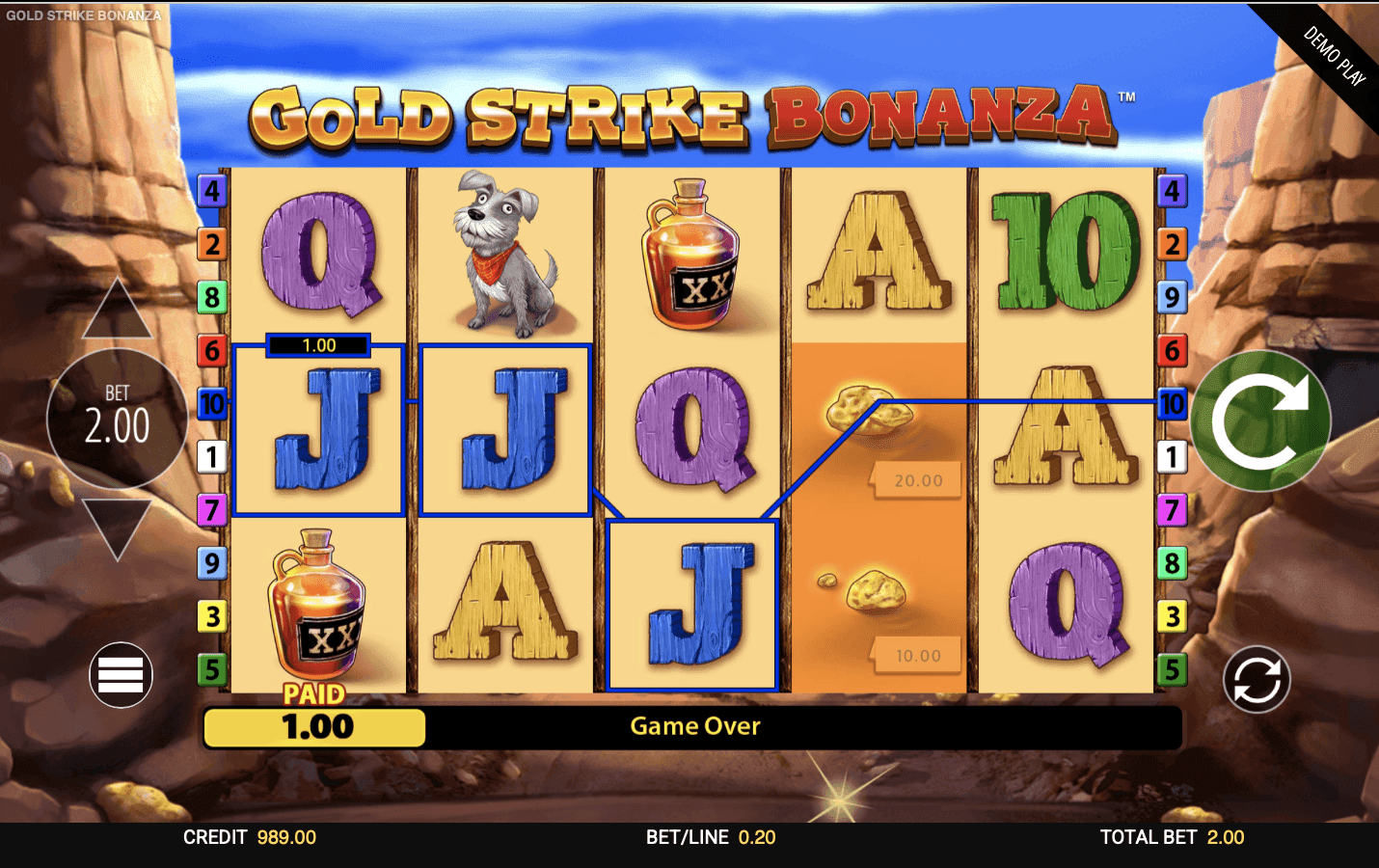Screen dimensions: 1379x868
Task: Click the Demo Play corner banner
Action: 1336,53
